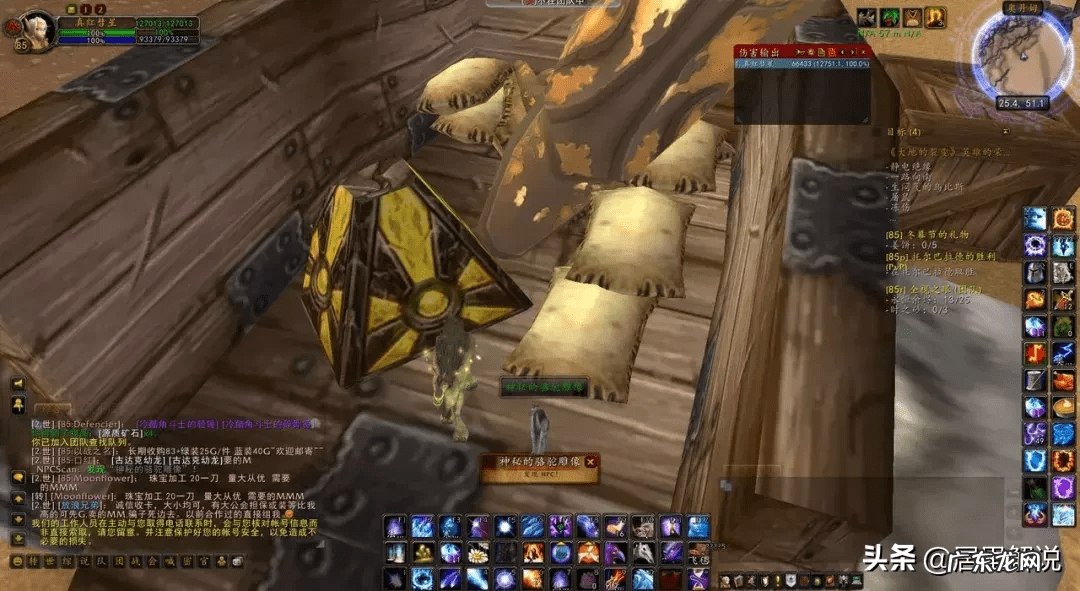Image resolution: width=1080 pixels, height=591 pixels.
Task: Click the steel helmet icon on side bar
Action: [x=1035, y=272]
